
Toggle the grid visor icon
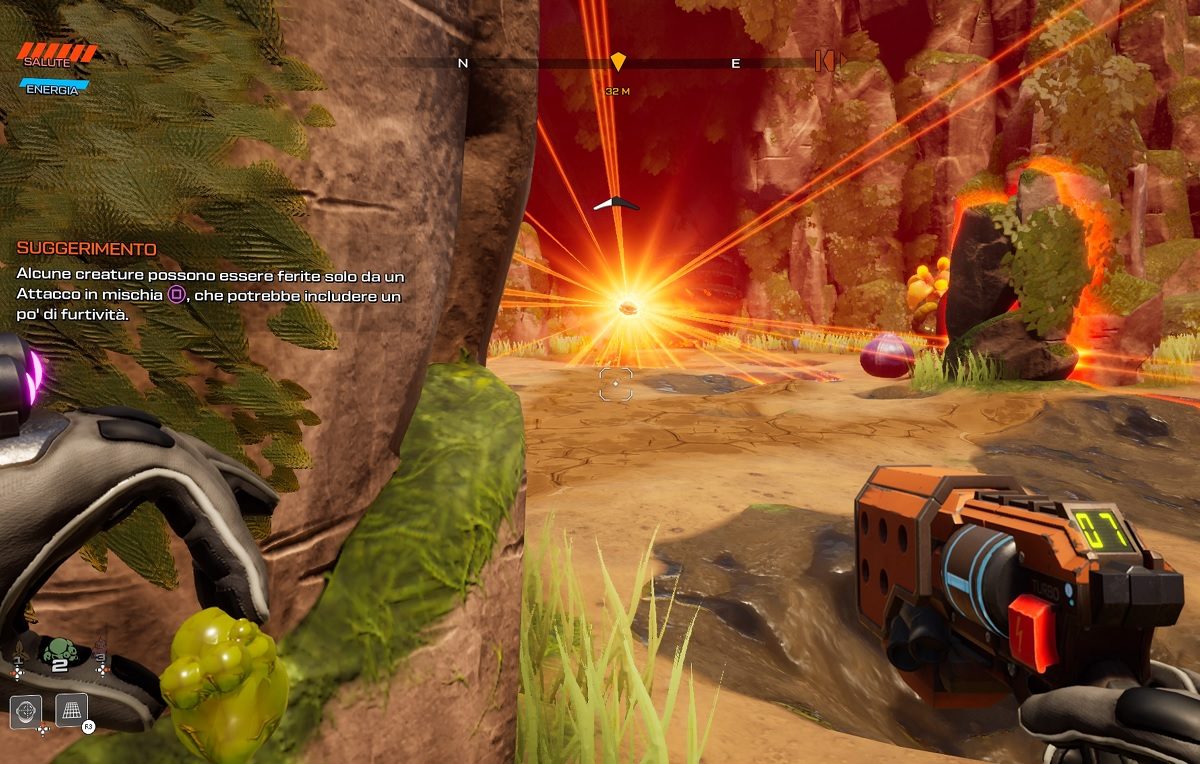[72, 710]
